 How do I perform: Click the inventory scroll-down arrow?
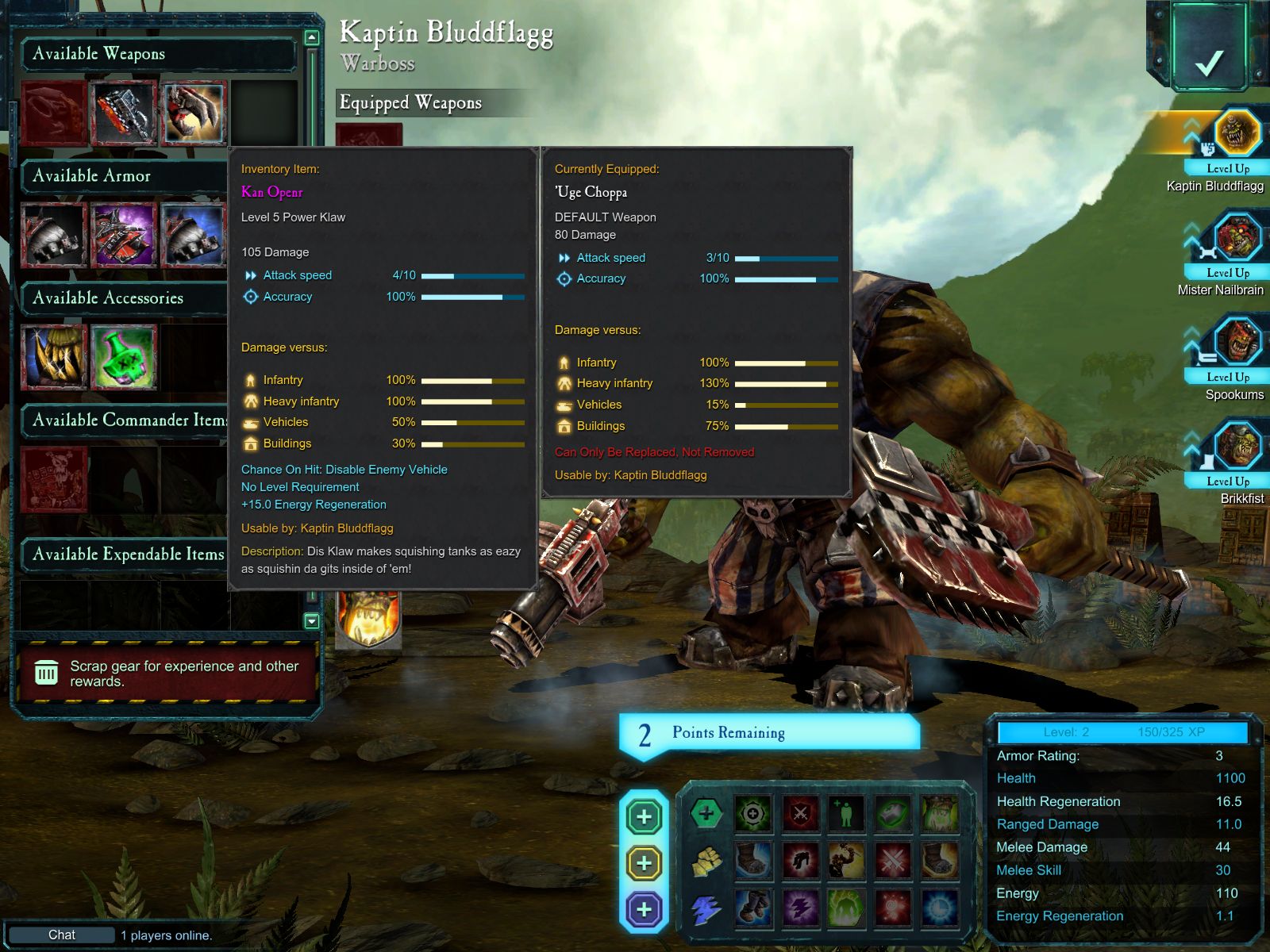point(312,621)
